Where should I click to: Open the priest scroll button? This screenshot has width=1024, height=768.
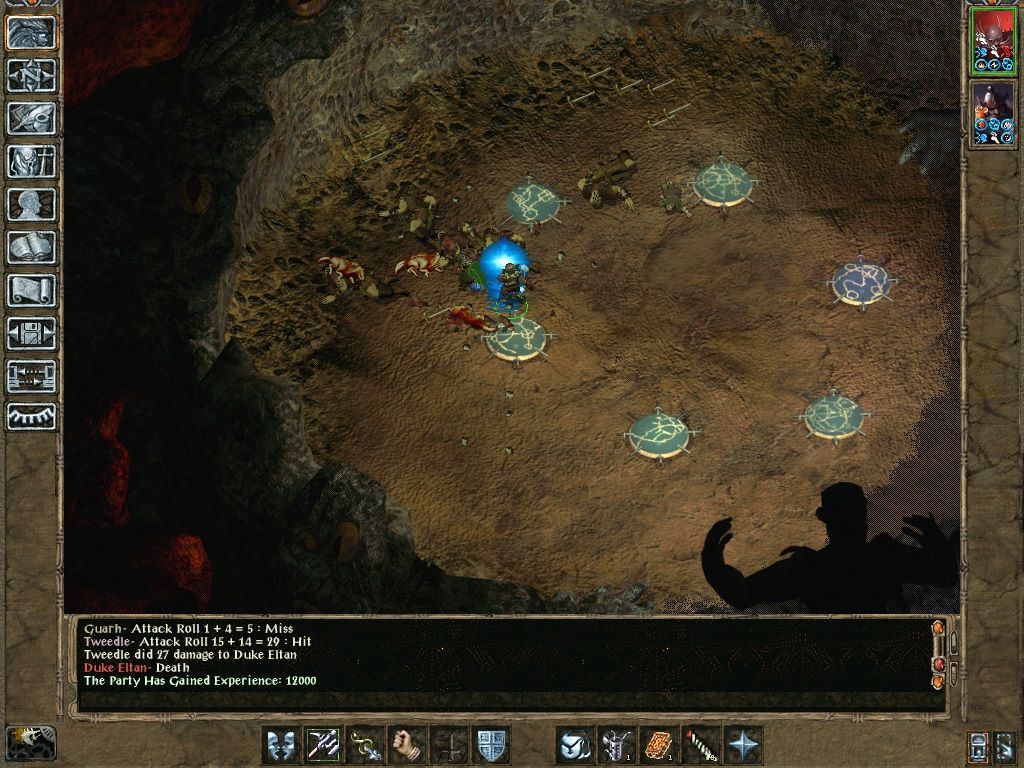pos(31,290)
